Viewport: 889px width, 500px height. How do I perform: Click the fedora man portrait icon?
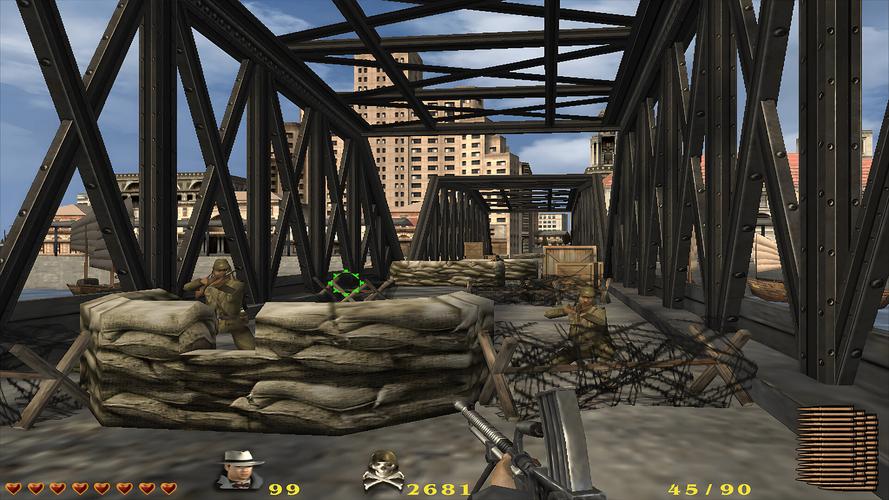tap(240, 471)
